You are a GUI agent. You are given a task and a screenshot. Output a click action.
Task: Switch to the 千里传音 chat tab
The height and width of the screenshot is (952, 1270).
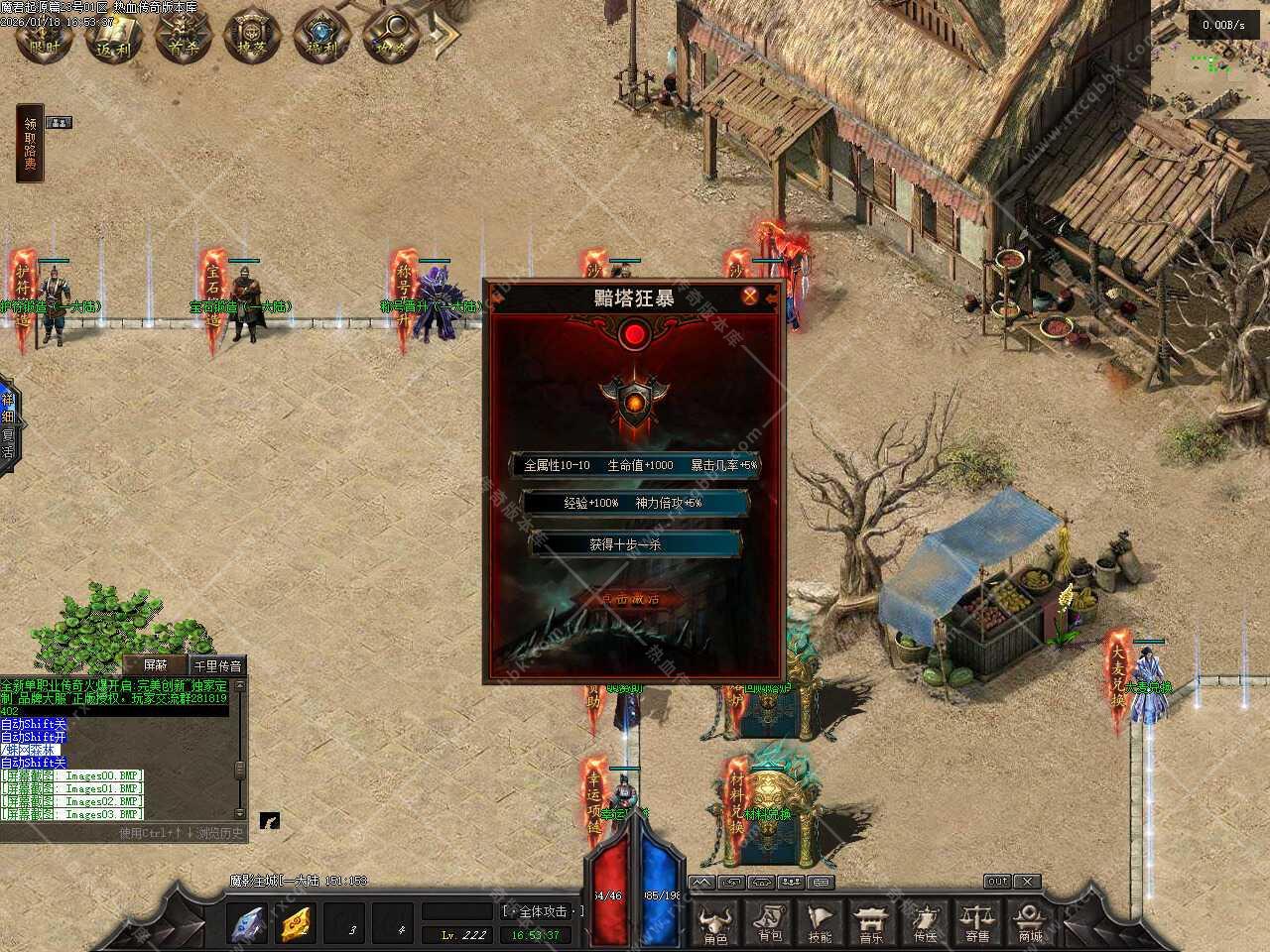pos(217,665)
